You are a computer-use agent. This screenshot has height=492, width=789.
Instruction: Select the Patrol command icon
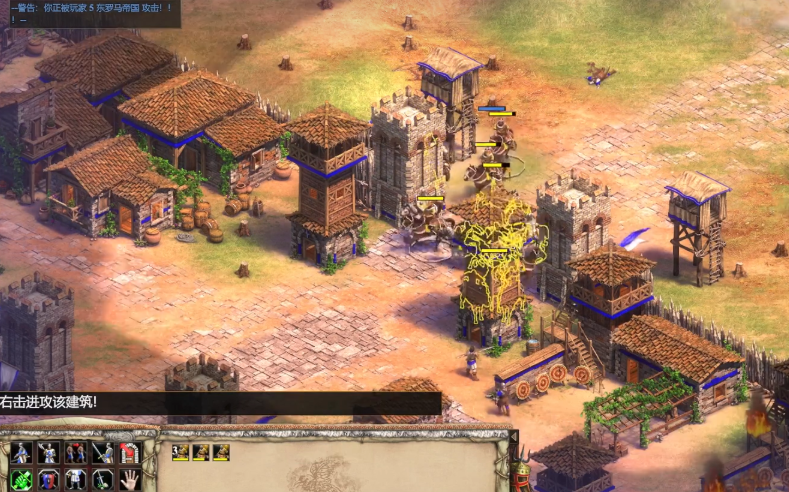(x=22, y=452)
